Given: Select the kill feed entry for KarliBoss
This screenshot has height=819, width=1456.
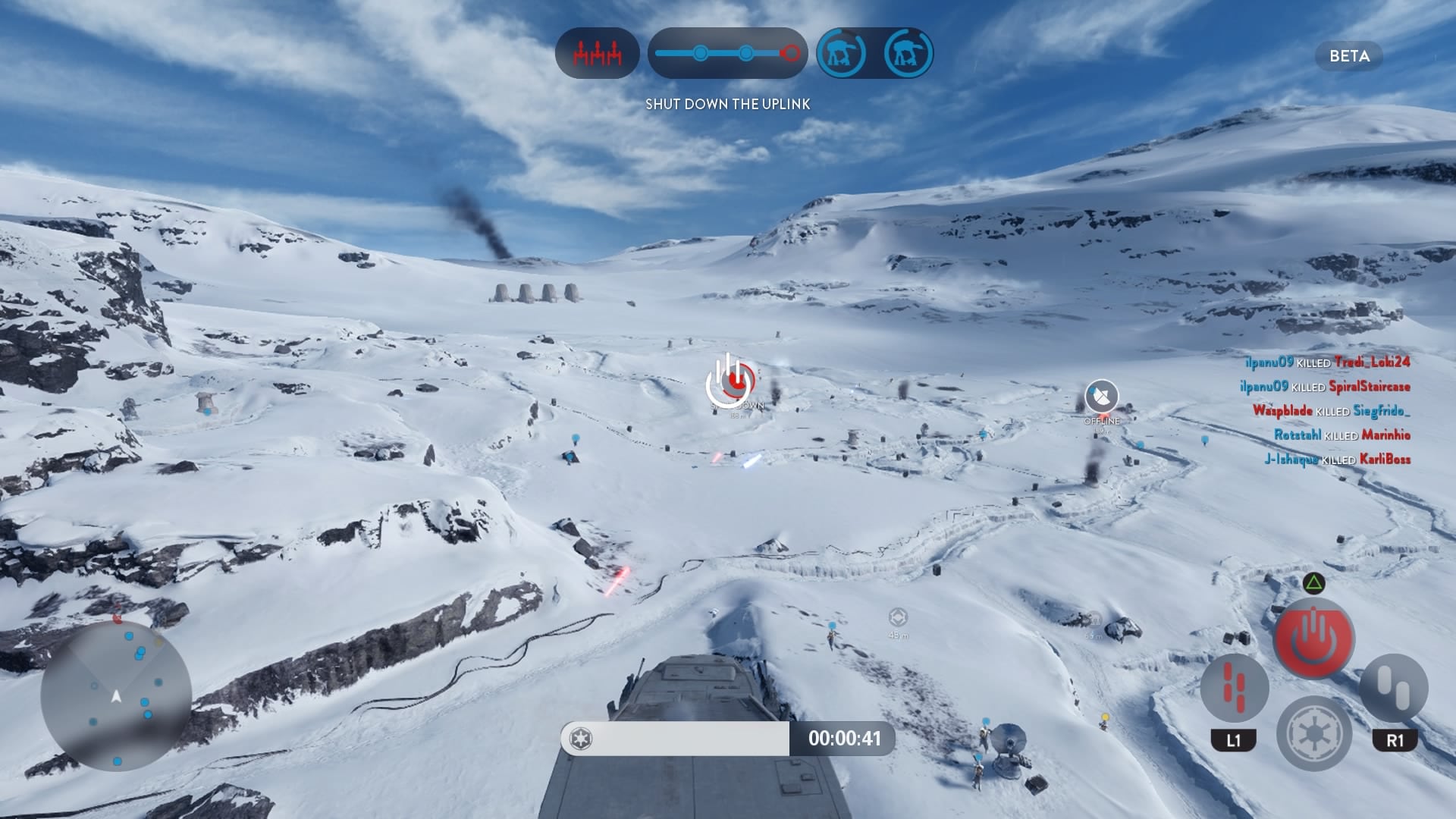Looking at the screenshot, I should coord(1337,460).
